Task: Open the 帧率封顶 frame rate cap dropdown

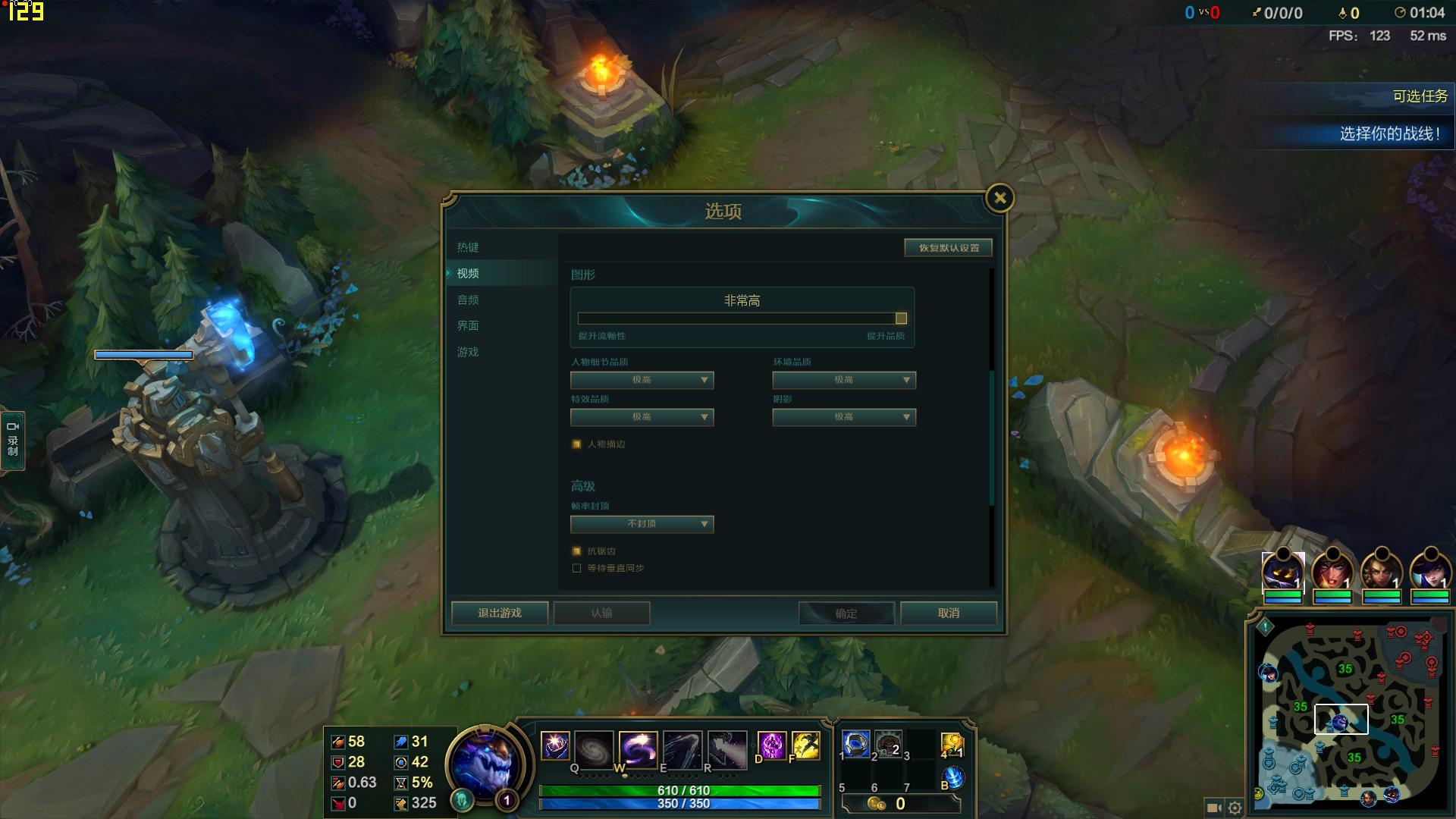Action: pos(641,524)
